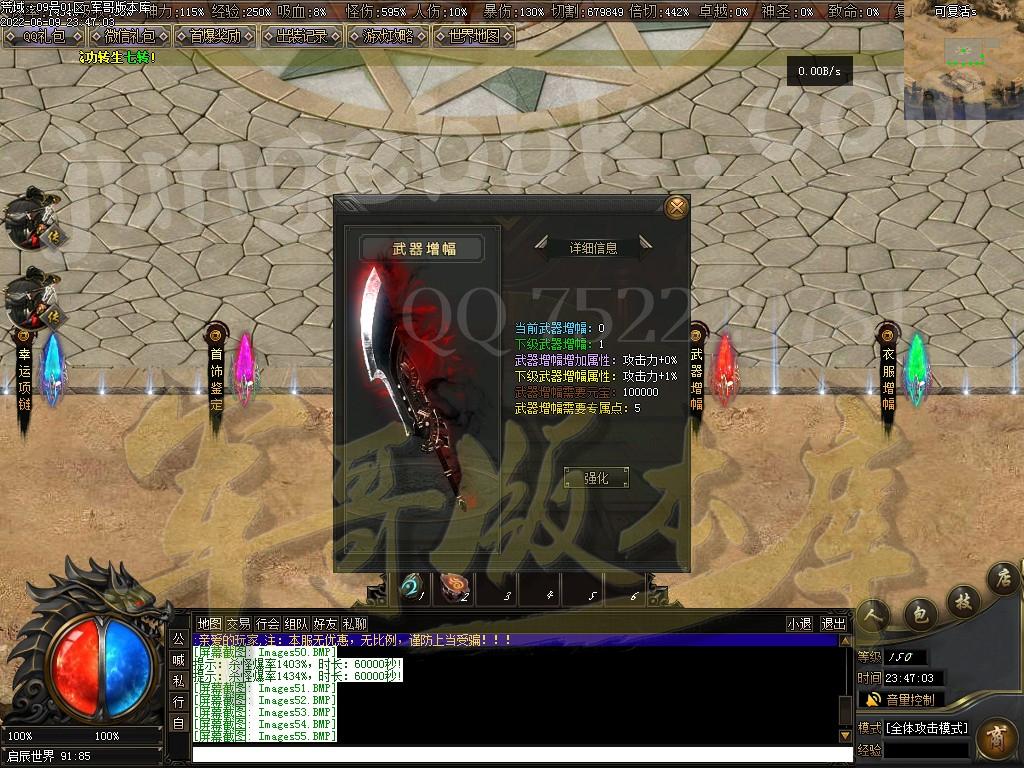Open the 首爆奖励 first-drop rewards
1024x768 pixels.
tap(214, 37)
